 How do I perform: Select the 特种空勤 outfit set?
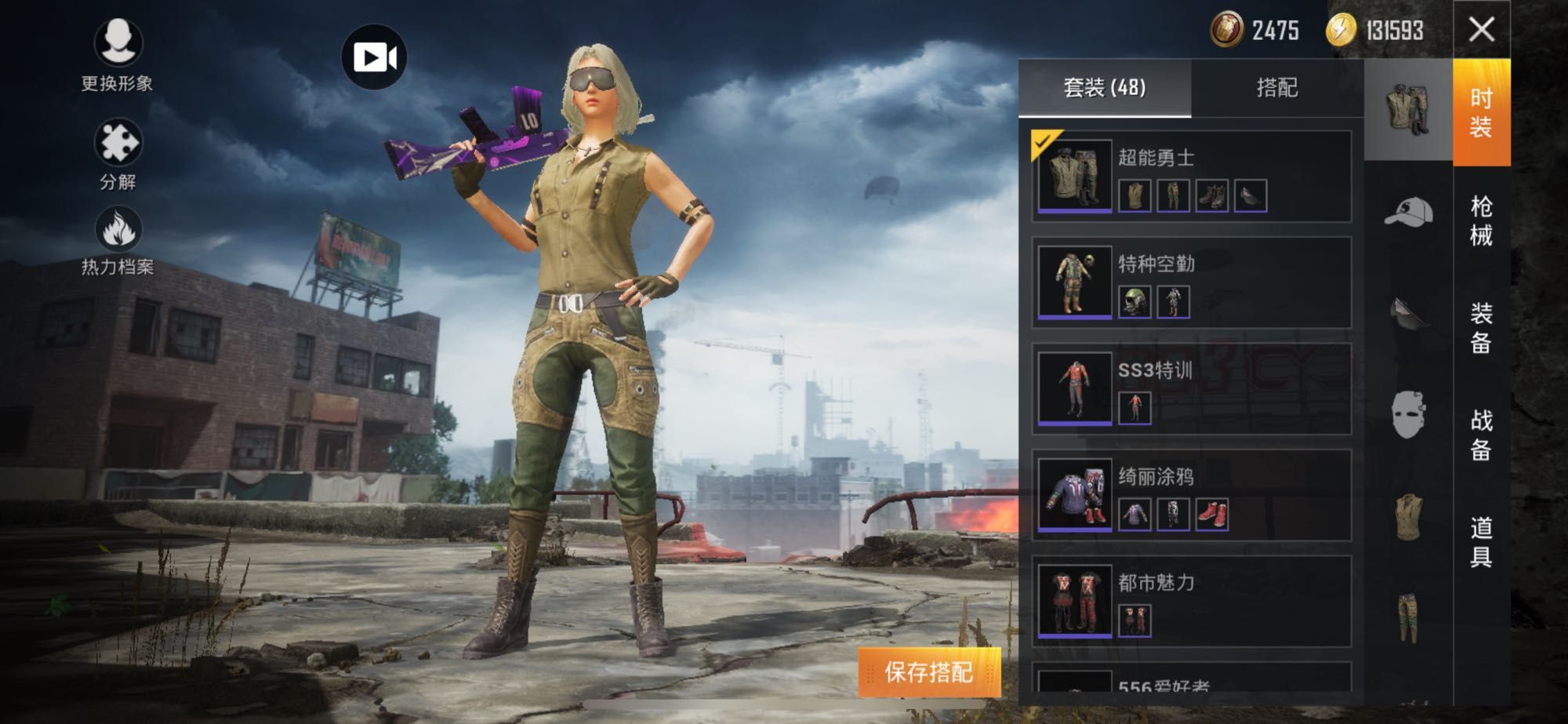click(x=1191, y=282)
